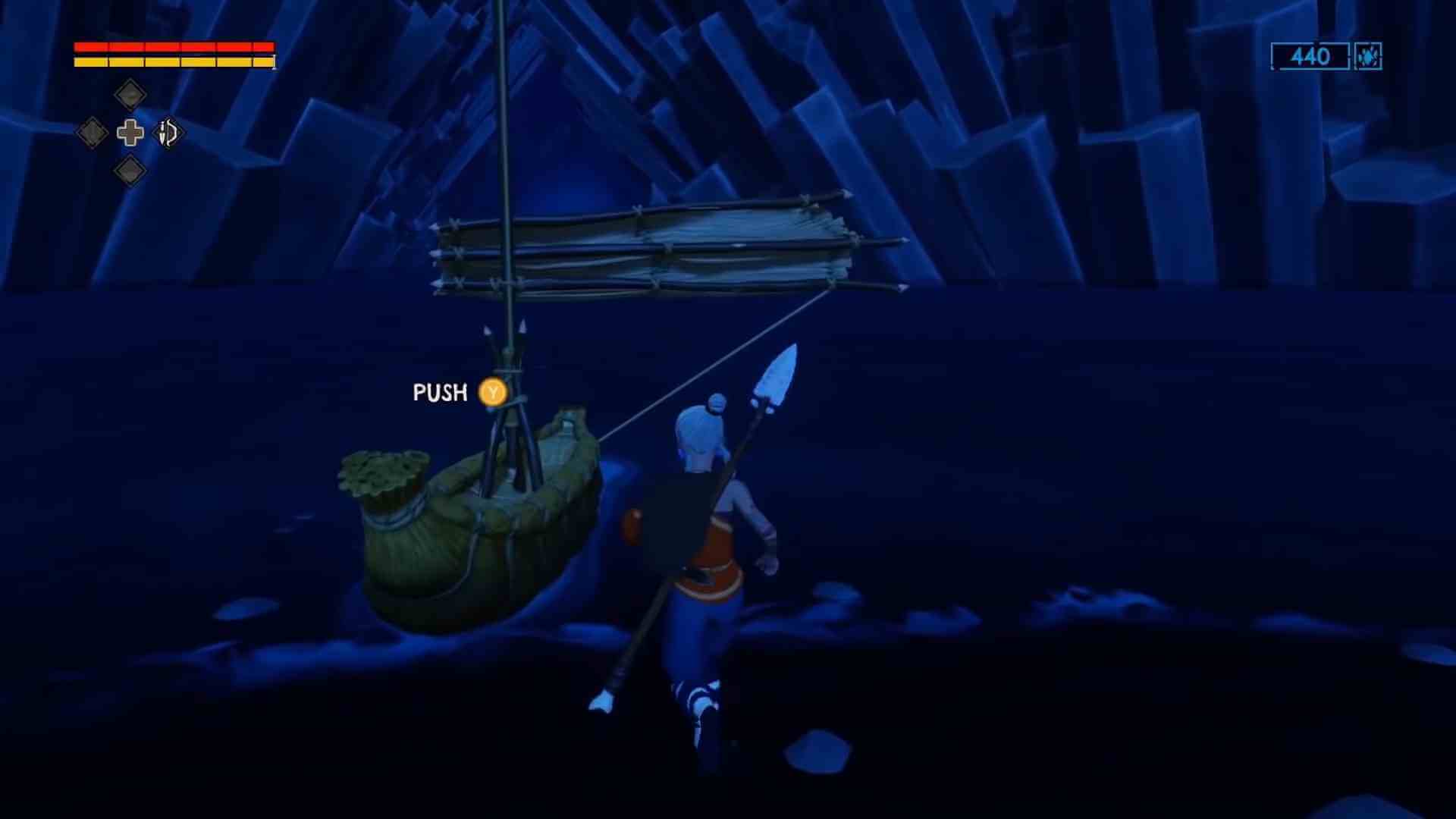The image size is (1456, 819).
Task: Click the empty left equipment diamond slot
Action: point(93,133)
